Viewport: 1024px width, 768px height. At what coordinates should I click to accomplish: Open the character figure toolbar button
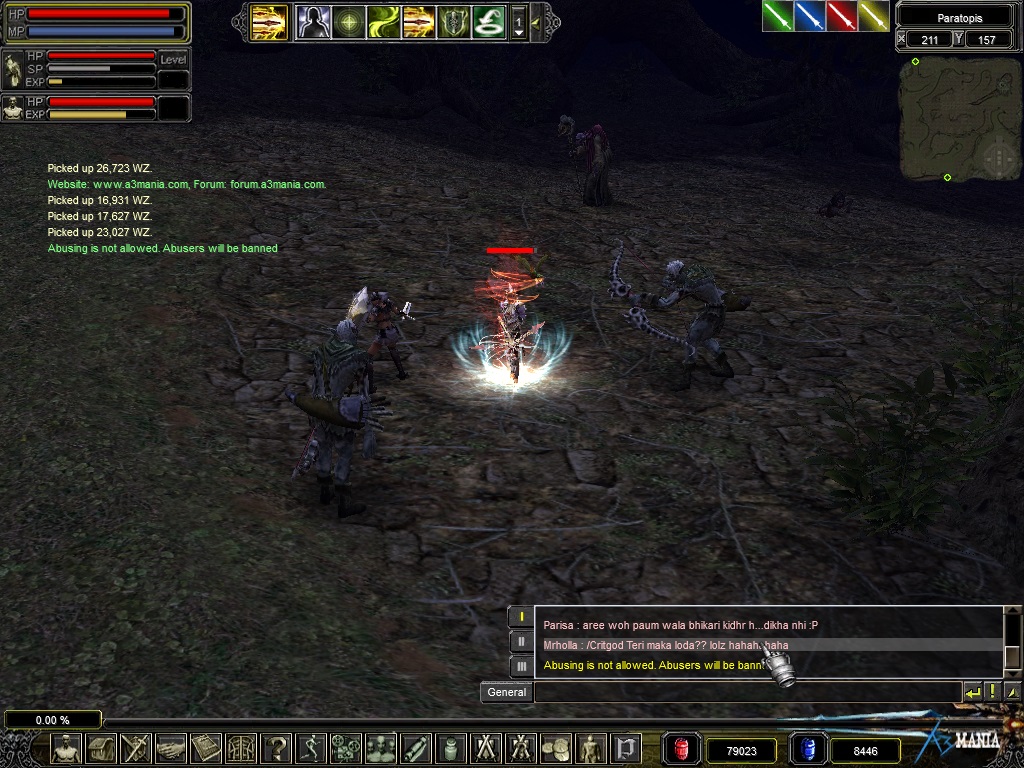(67, 748)
